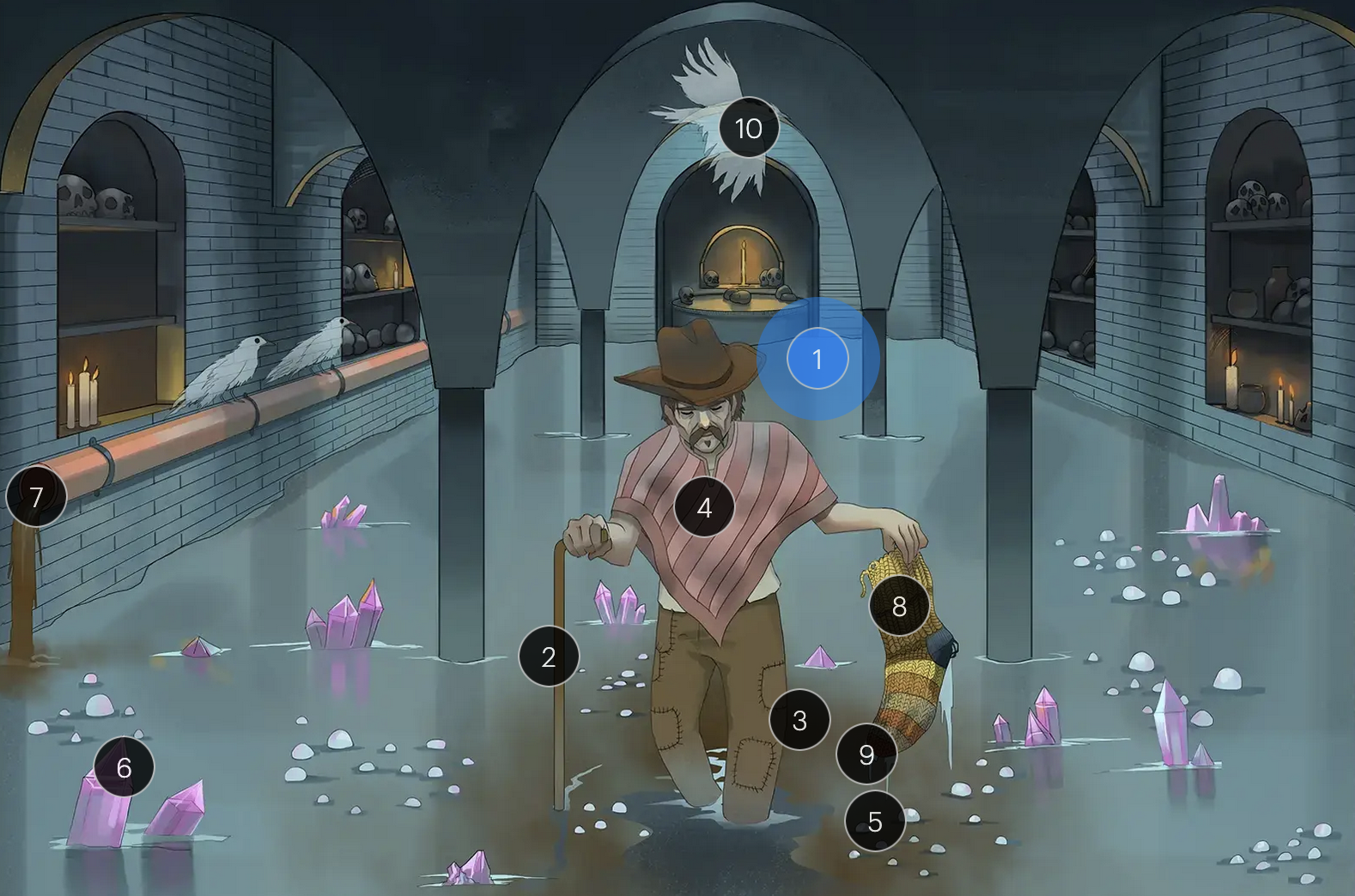The image size is (1355, 896).
Task: Select the highlighted blue marker number 1
Action: click(x=817, y=359)
